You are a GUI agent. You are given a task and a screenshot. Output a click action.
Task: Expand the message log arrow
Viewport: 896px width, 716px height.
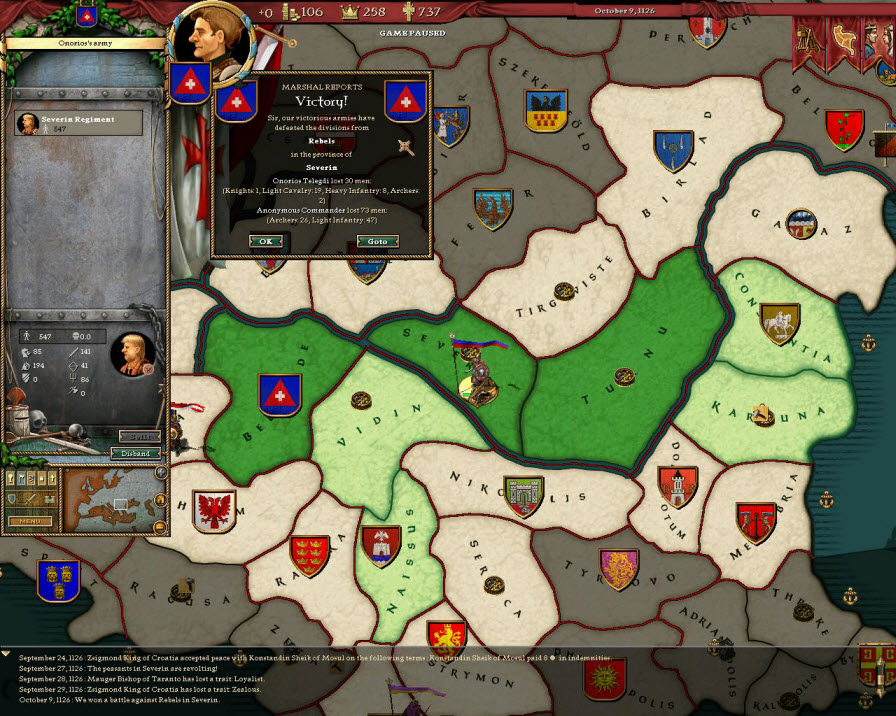coord(7,654)
